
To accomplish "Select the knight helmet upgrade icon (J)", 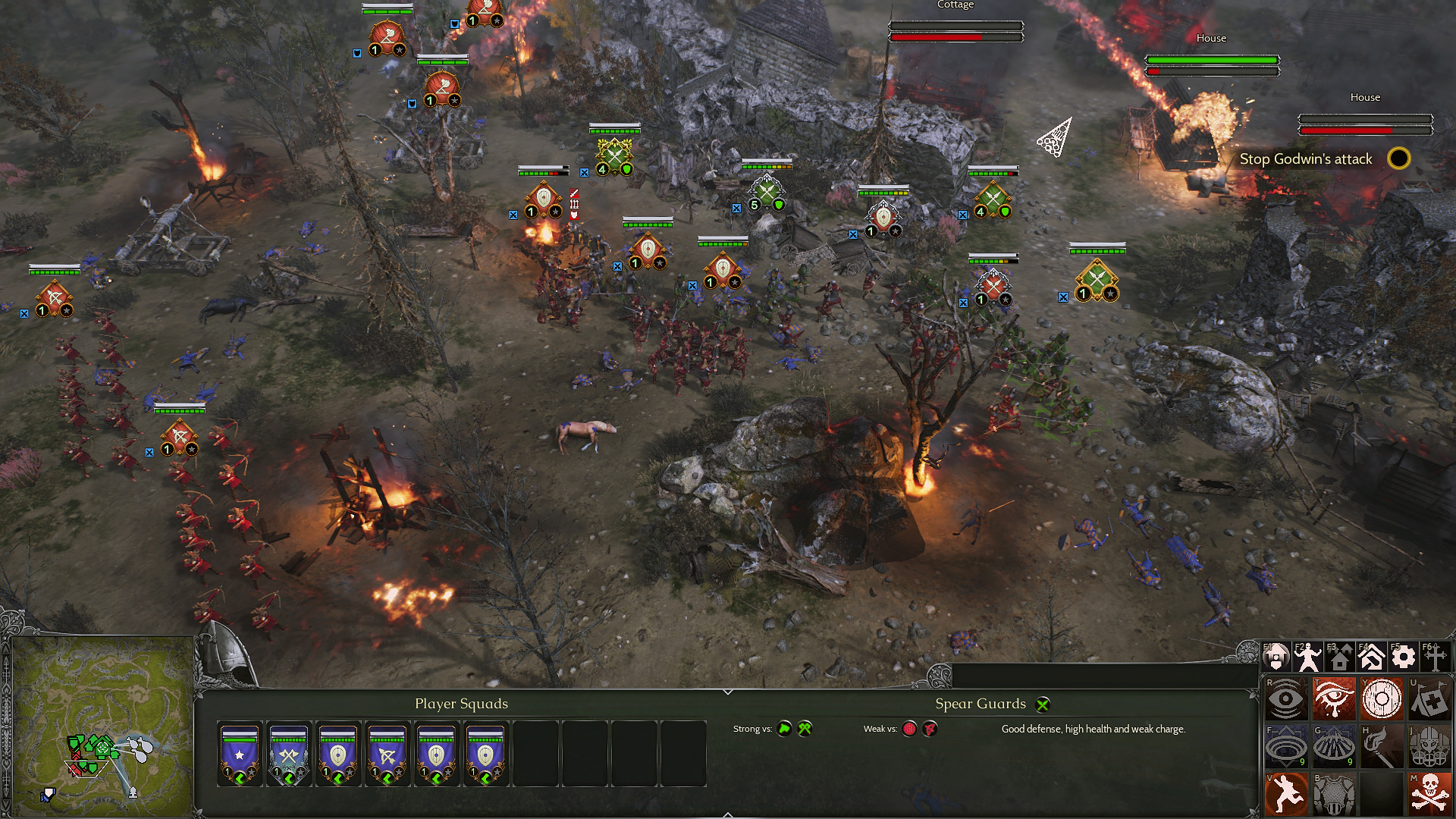I will (1431, 746).
